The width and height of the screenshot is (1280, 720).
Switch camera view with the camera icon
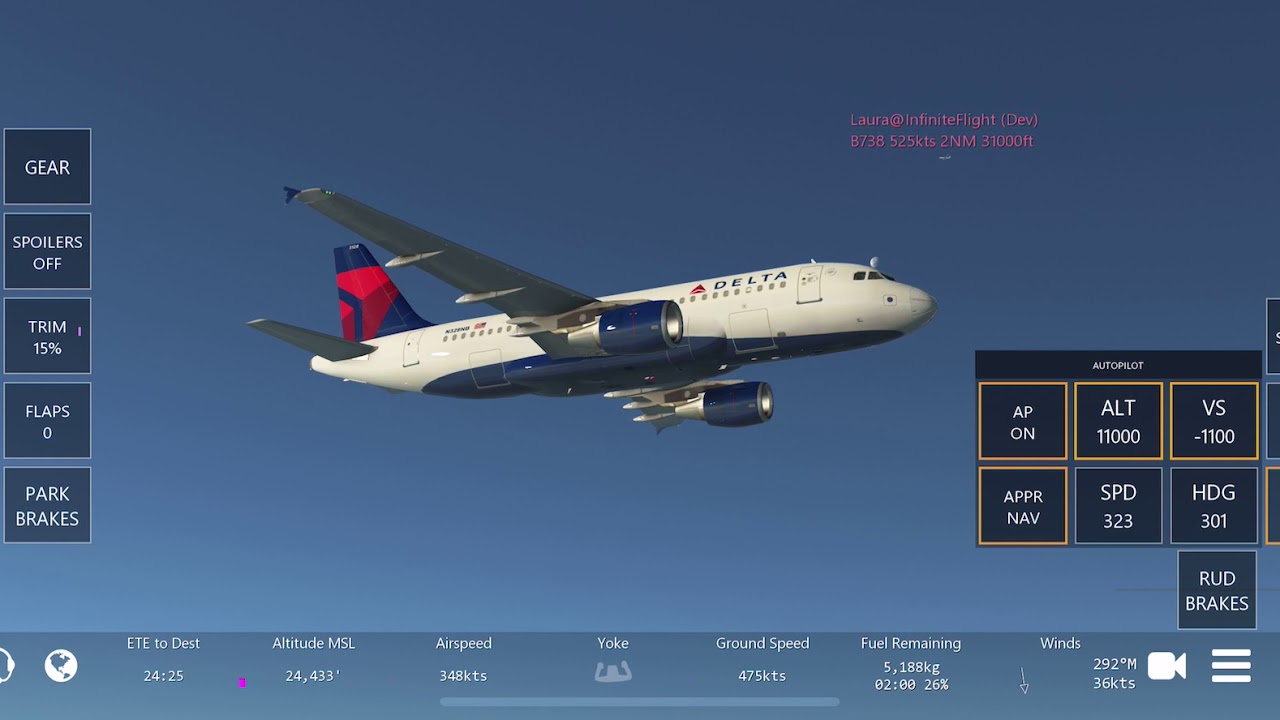click(1166, 666)
